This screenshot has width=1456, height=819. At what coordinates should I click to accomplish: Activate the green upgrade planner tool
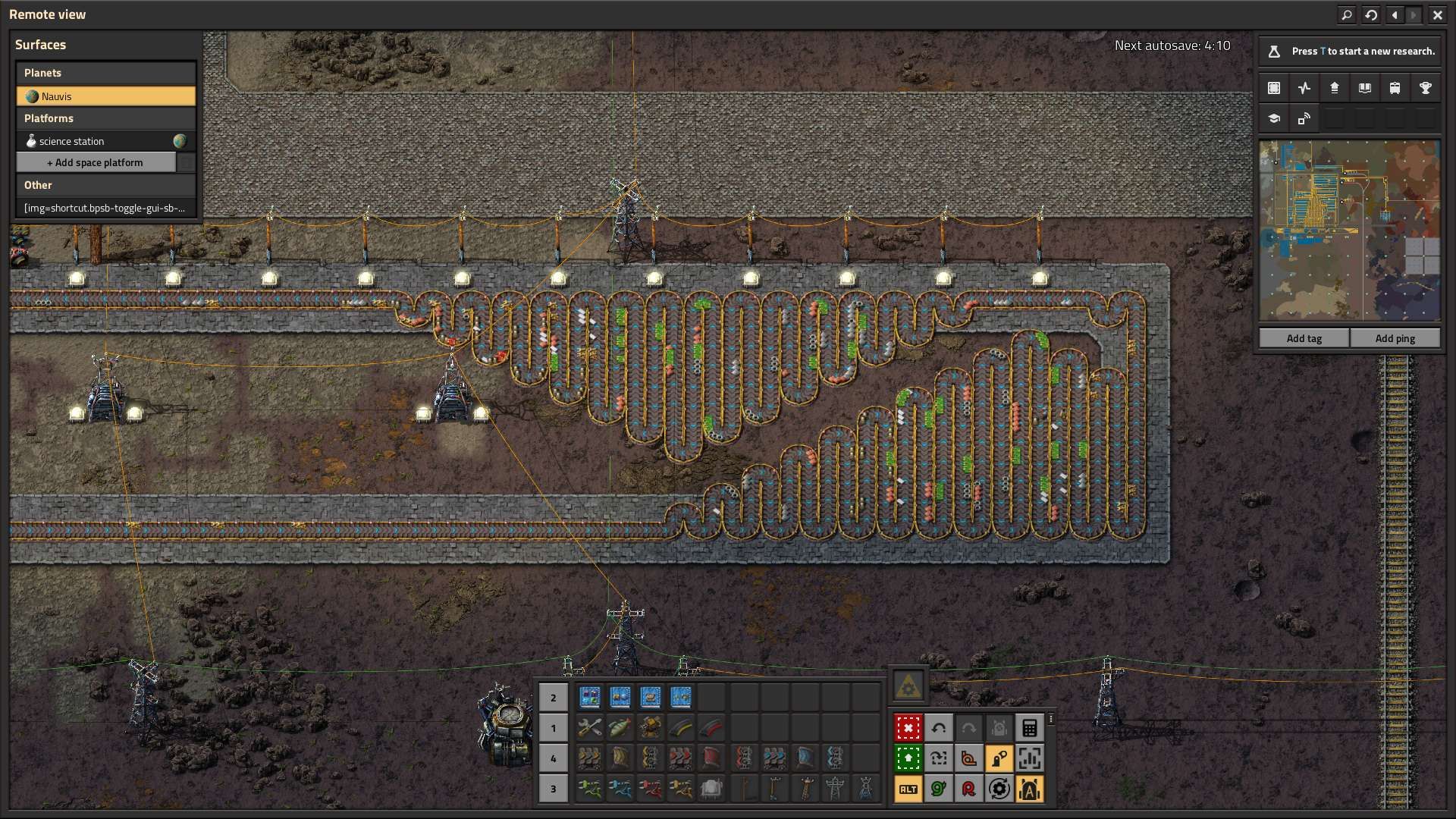point(908,758)
